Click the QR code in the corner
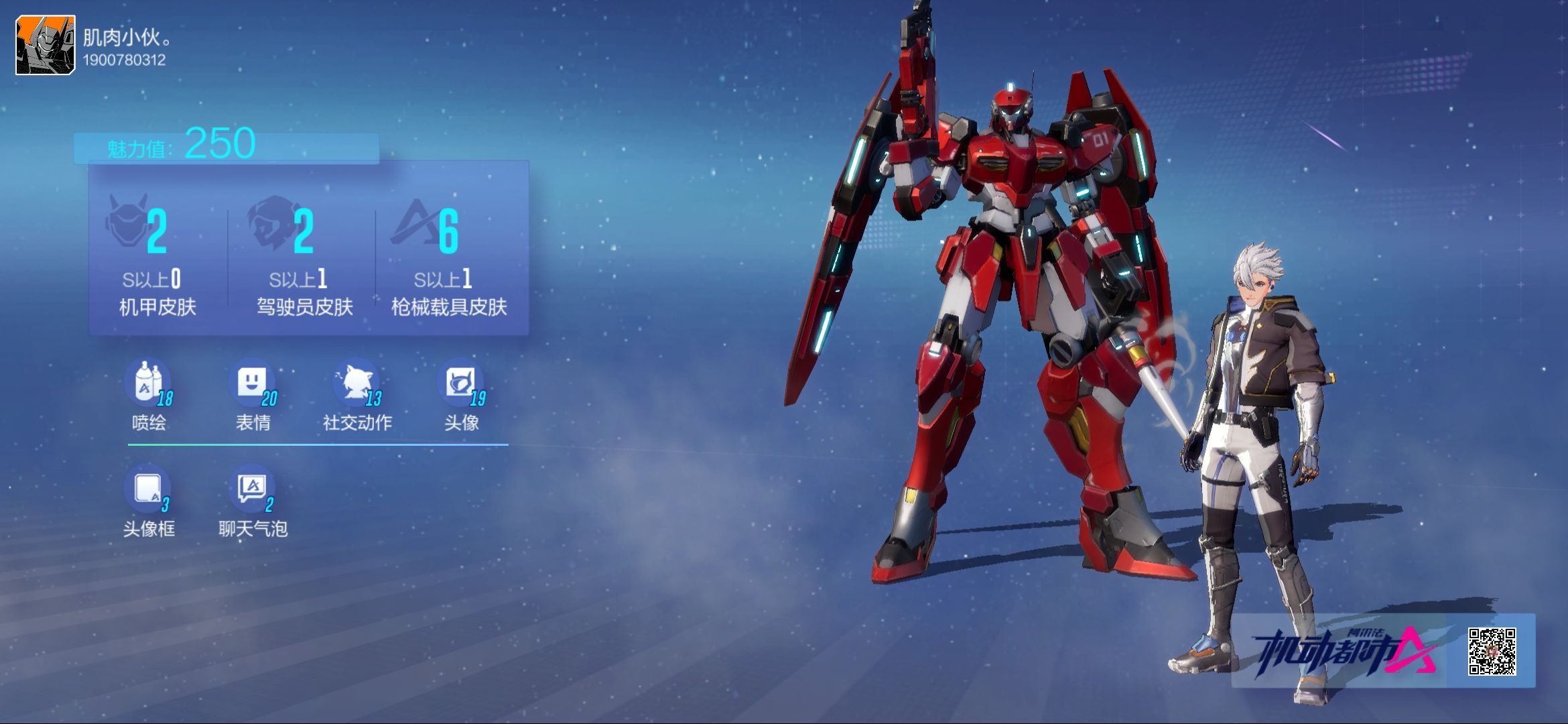The height and width of the screenshot is (724, 1568). pyautogui.click(x=1492, y=651)
